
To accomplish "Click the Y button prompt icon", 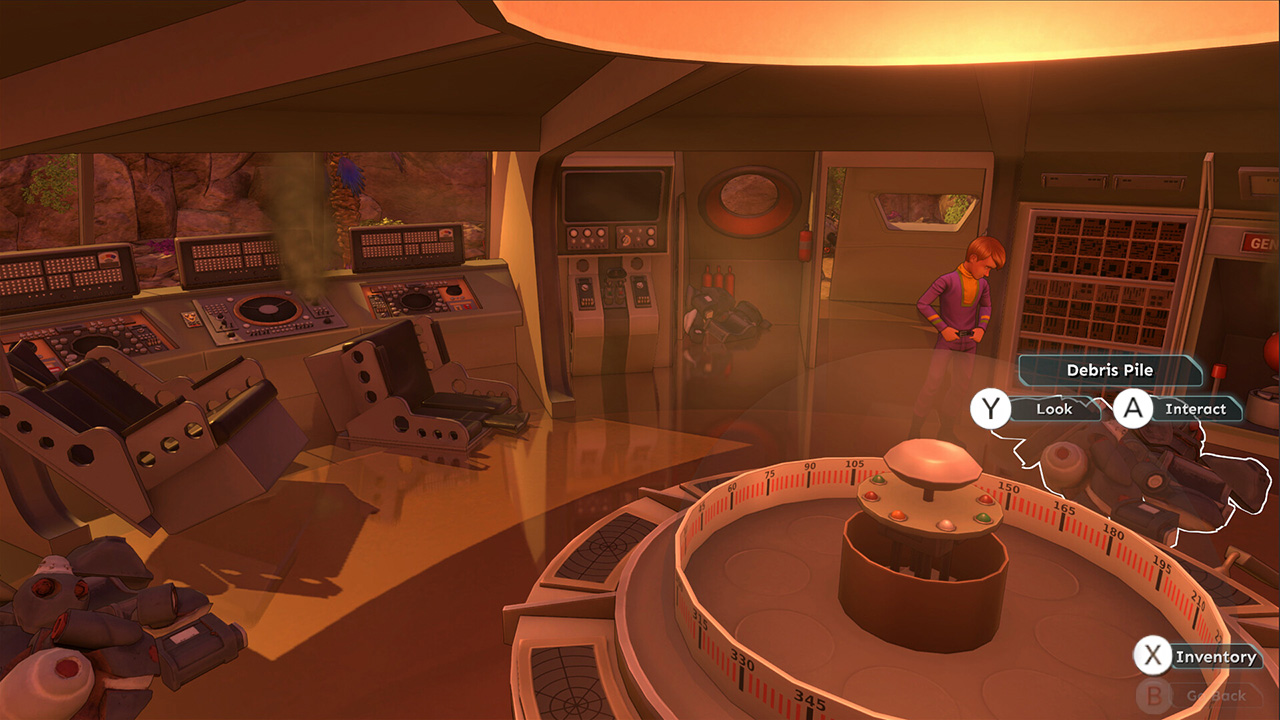I will 989,409.
